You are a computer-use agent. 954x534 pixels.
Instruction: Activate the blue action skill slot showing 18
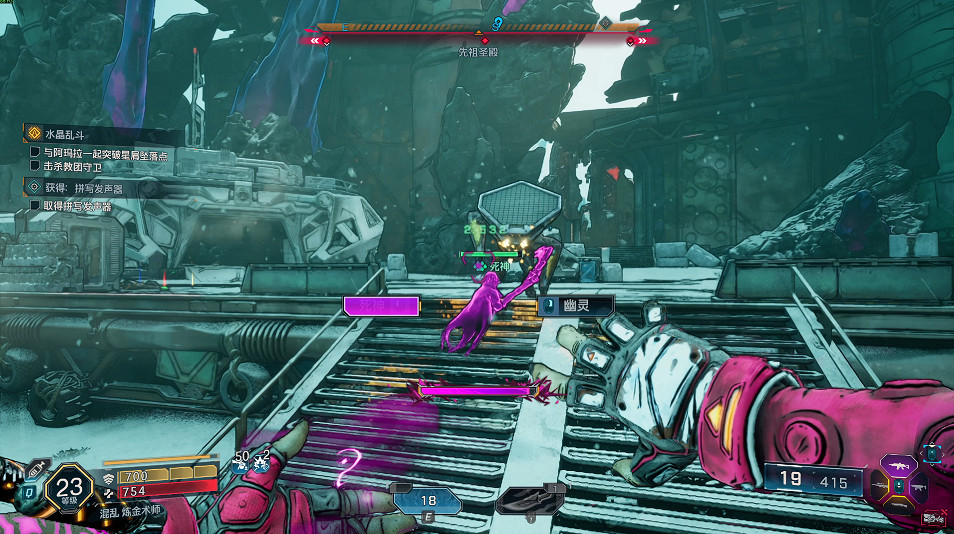427,501
